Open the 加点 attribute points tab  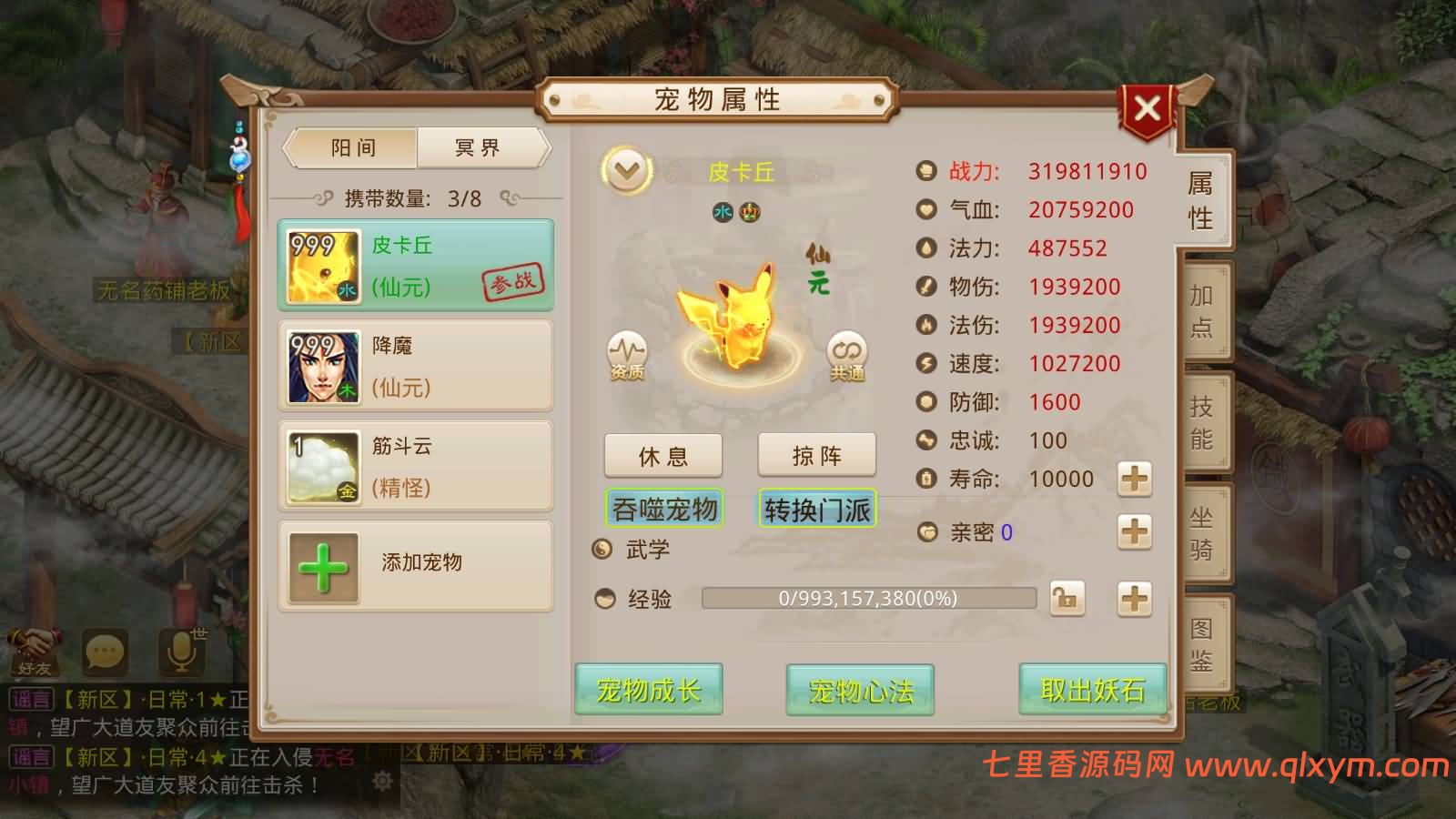click(1199, 314)
